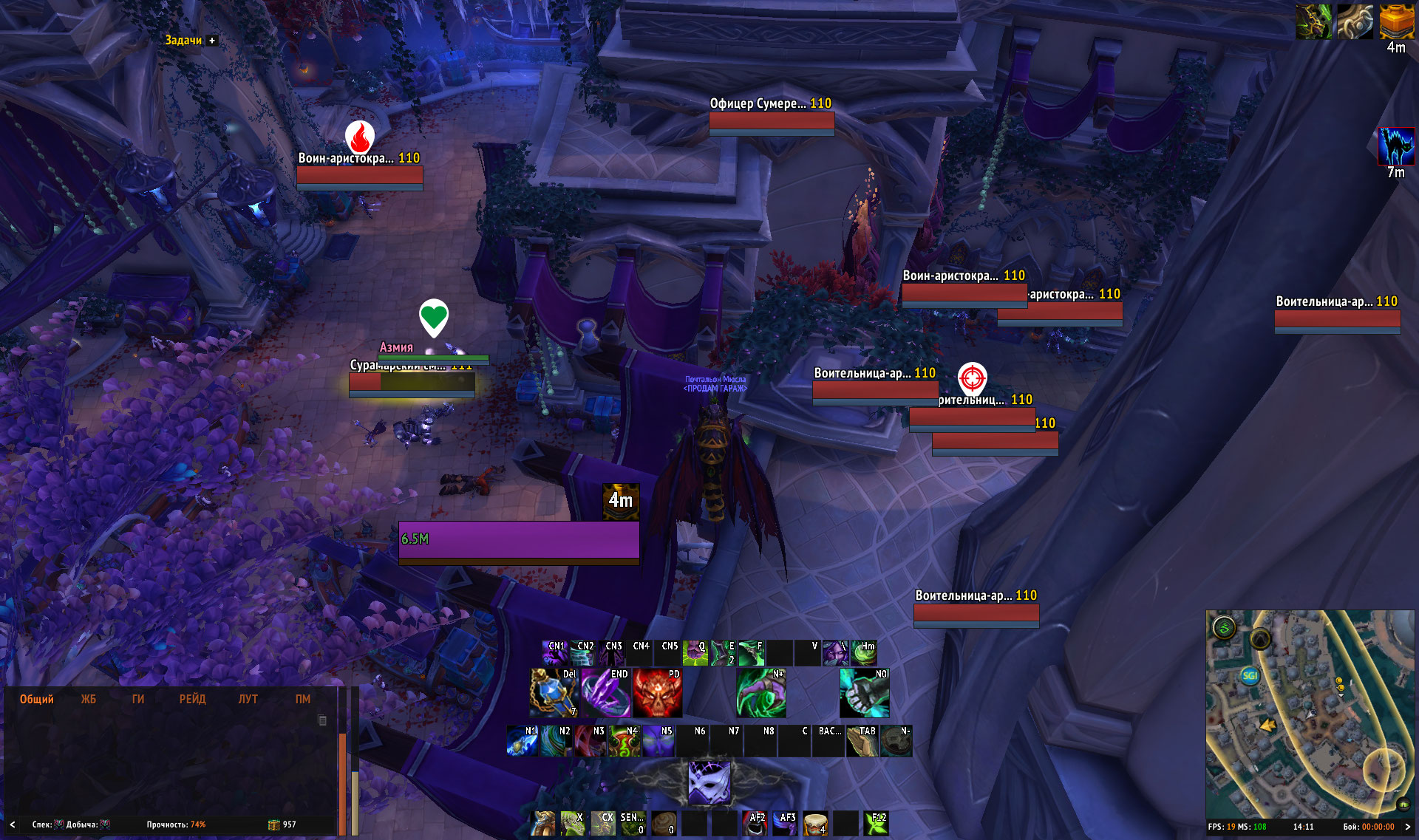This screenshot has width=1419, height=840.
Task: Use the drum item with 4 charges
Action: 814,823
